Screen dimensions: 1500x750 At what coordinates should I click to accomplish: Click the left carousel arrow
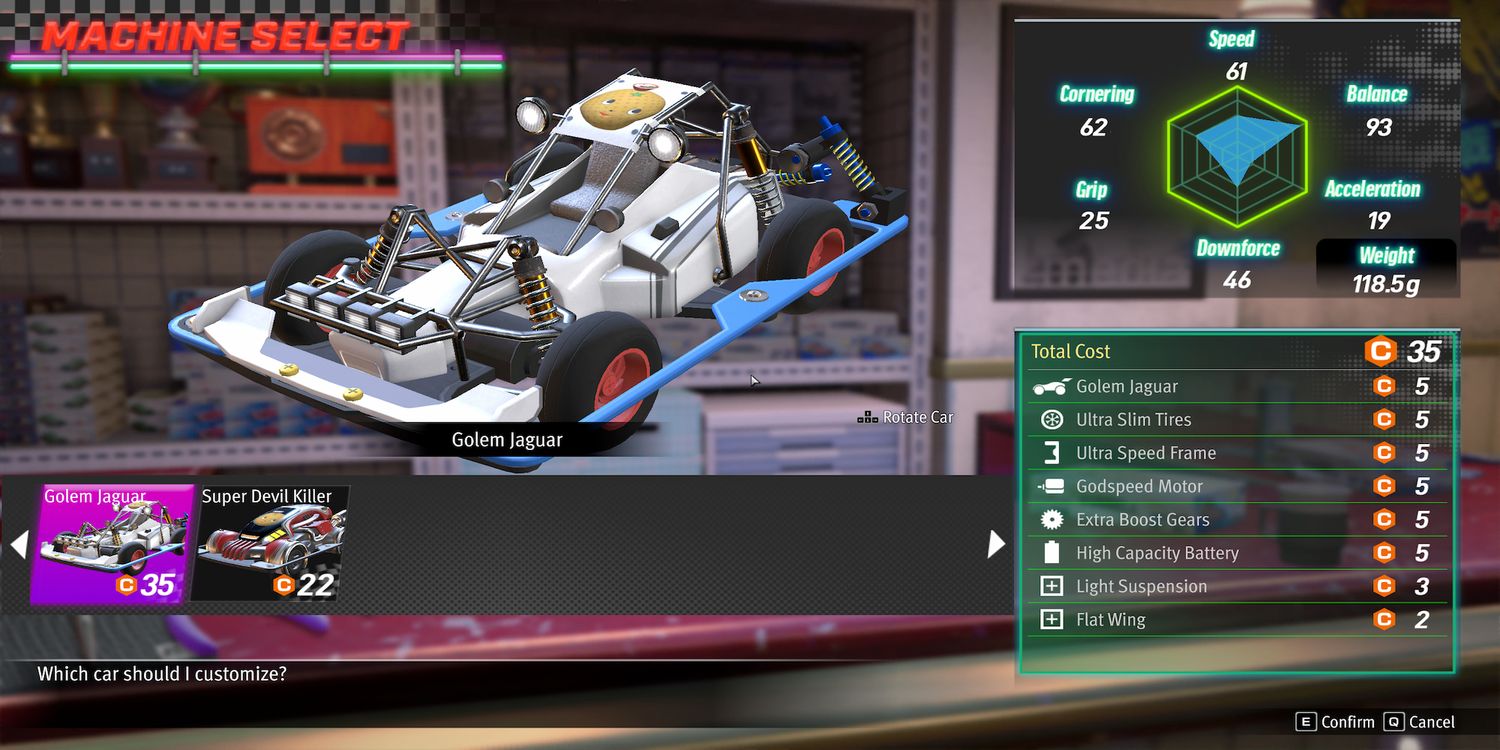pos(19,544)
